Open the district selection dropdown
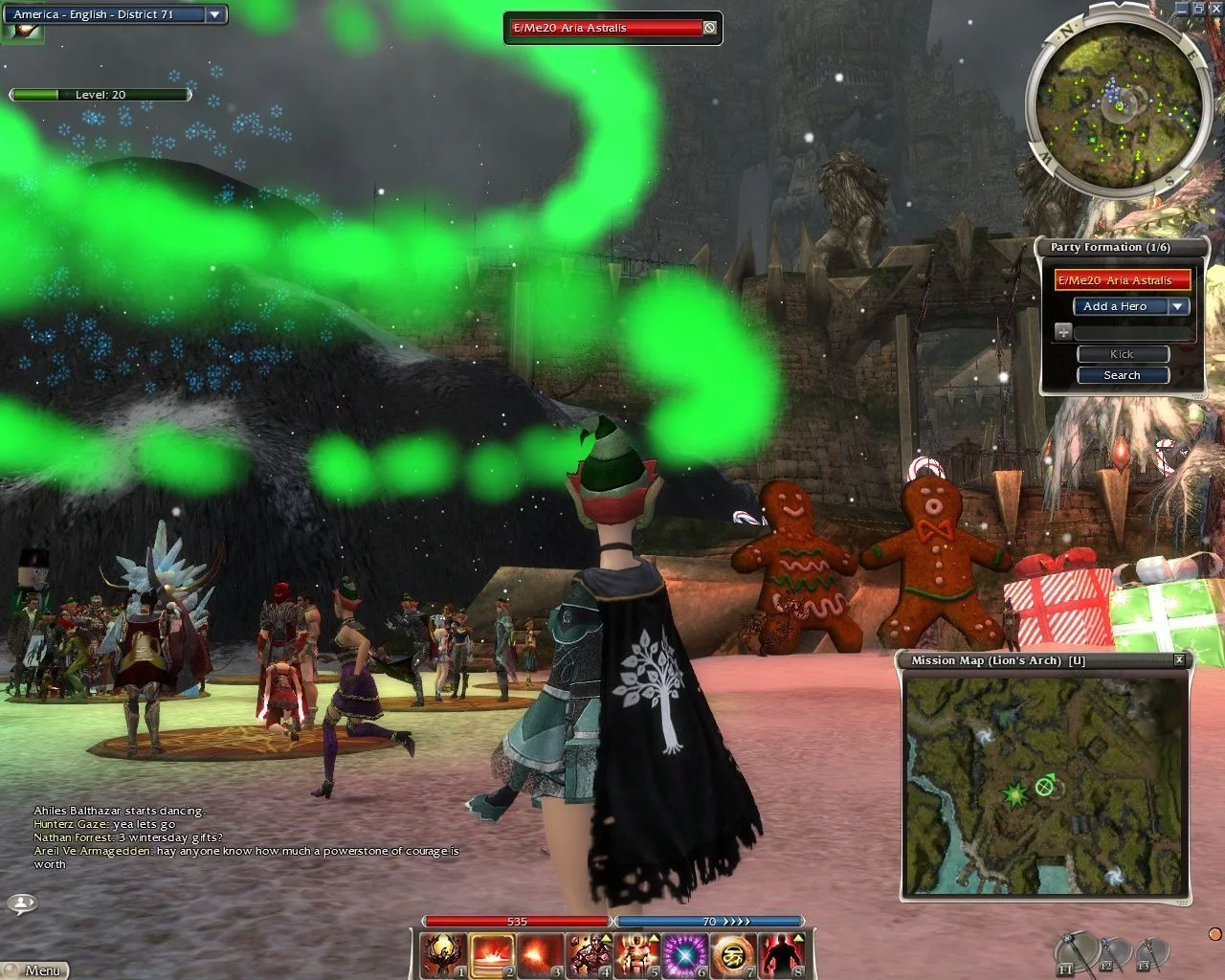This screenshot has width=1225, height=980. coord(214,14)
